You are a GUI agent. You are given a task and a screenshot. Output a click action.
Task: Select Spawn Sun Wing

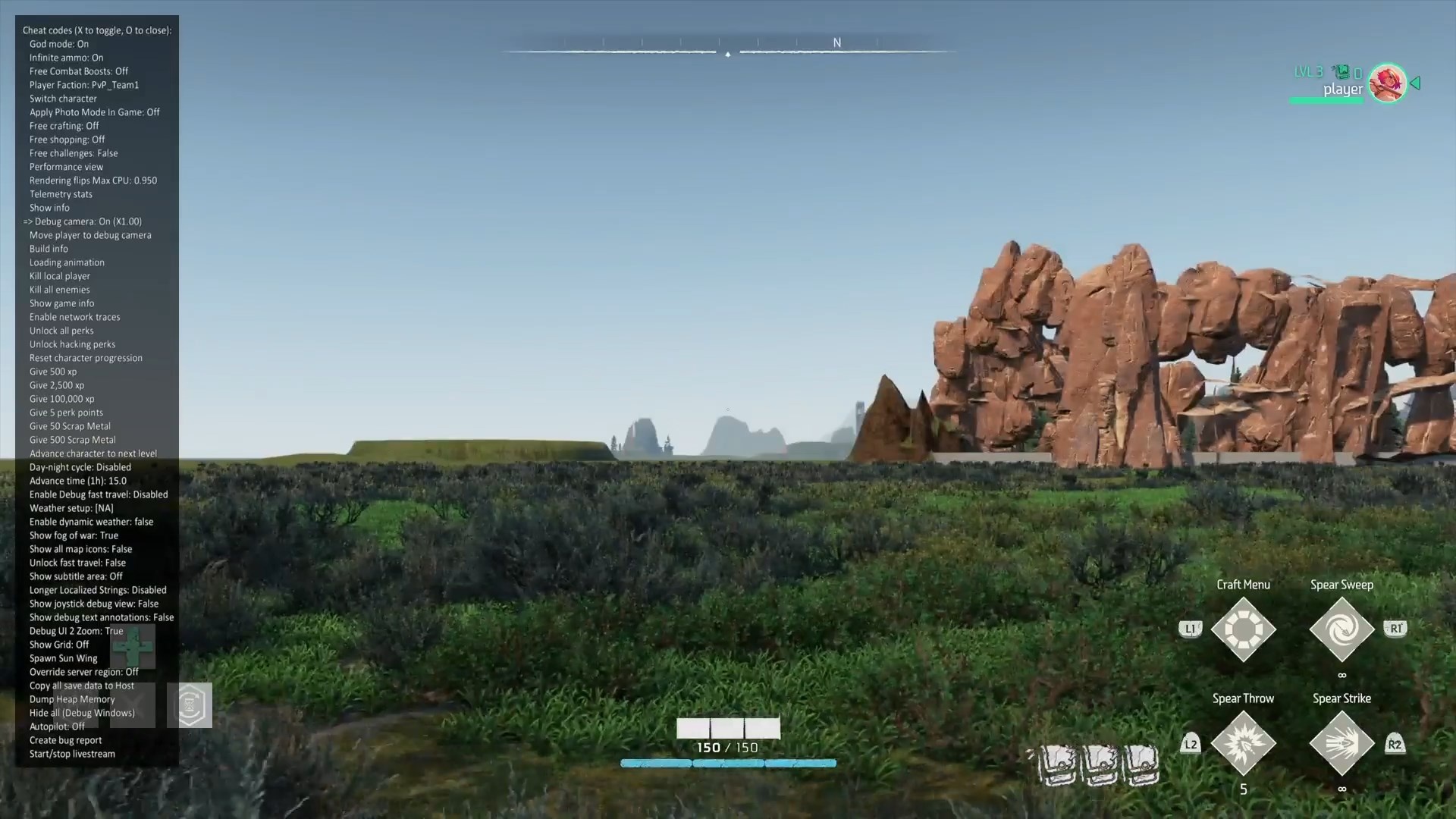click(63, 658)
